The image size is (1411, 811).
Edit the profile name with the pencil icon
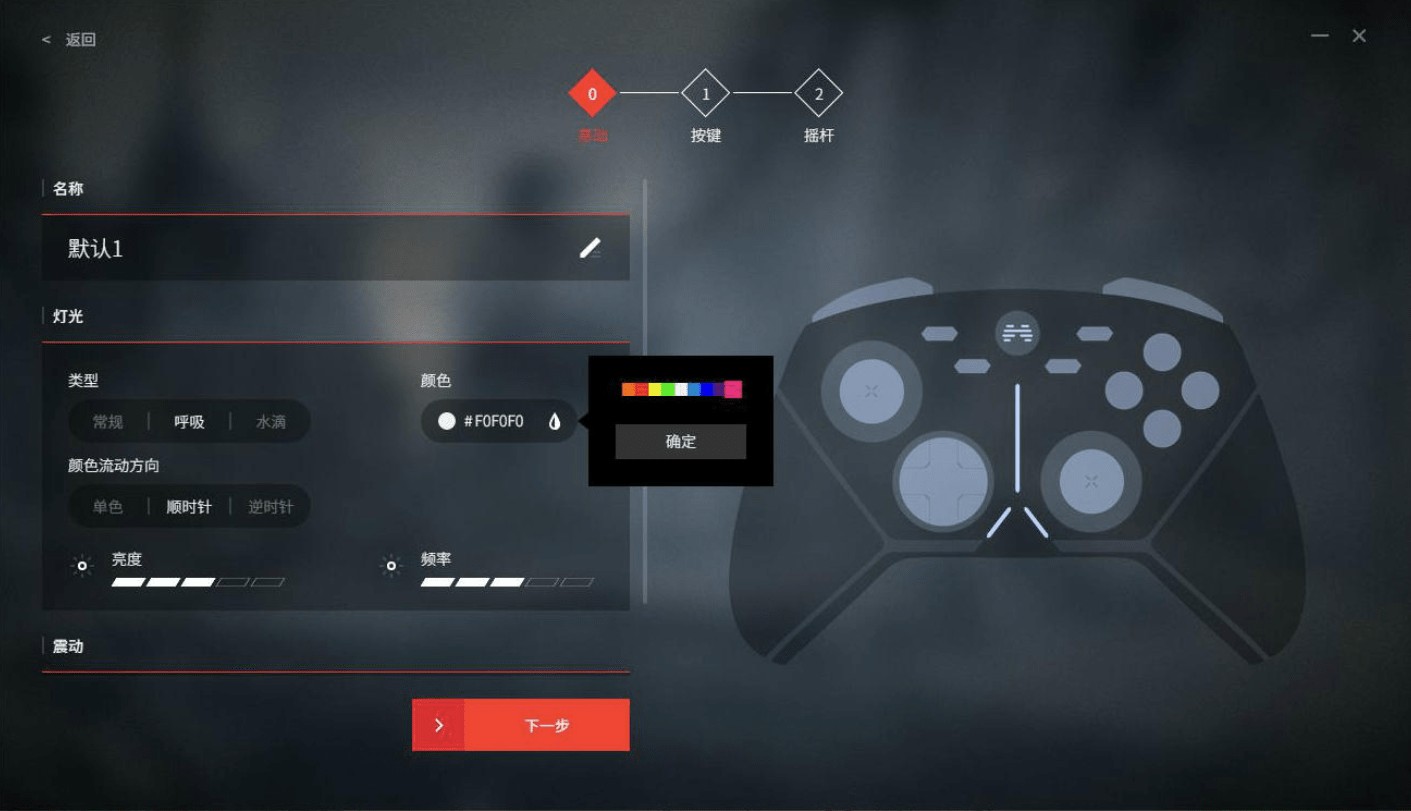tap(590, 248)
